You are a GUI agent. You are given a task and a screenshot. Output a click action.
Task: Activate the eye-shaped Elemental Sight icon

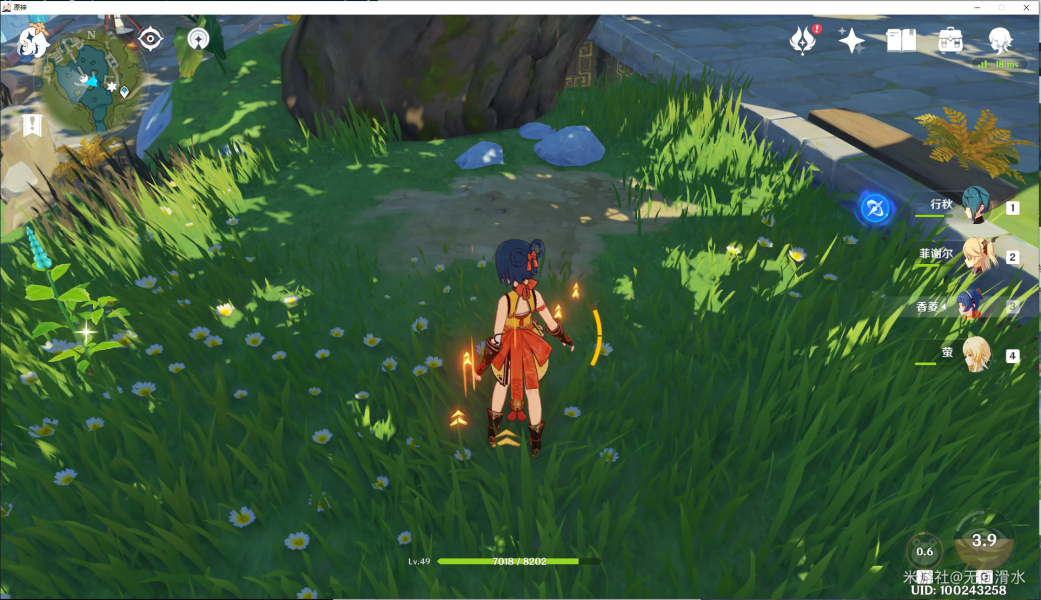point(151,39)
